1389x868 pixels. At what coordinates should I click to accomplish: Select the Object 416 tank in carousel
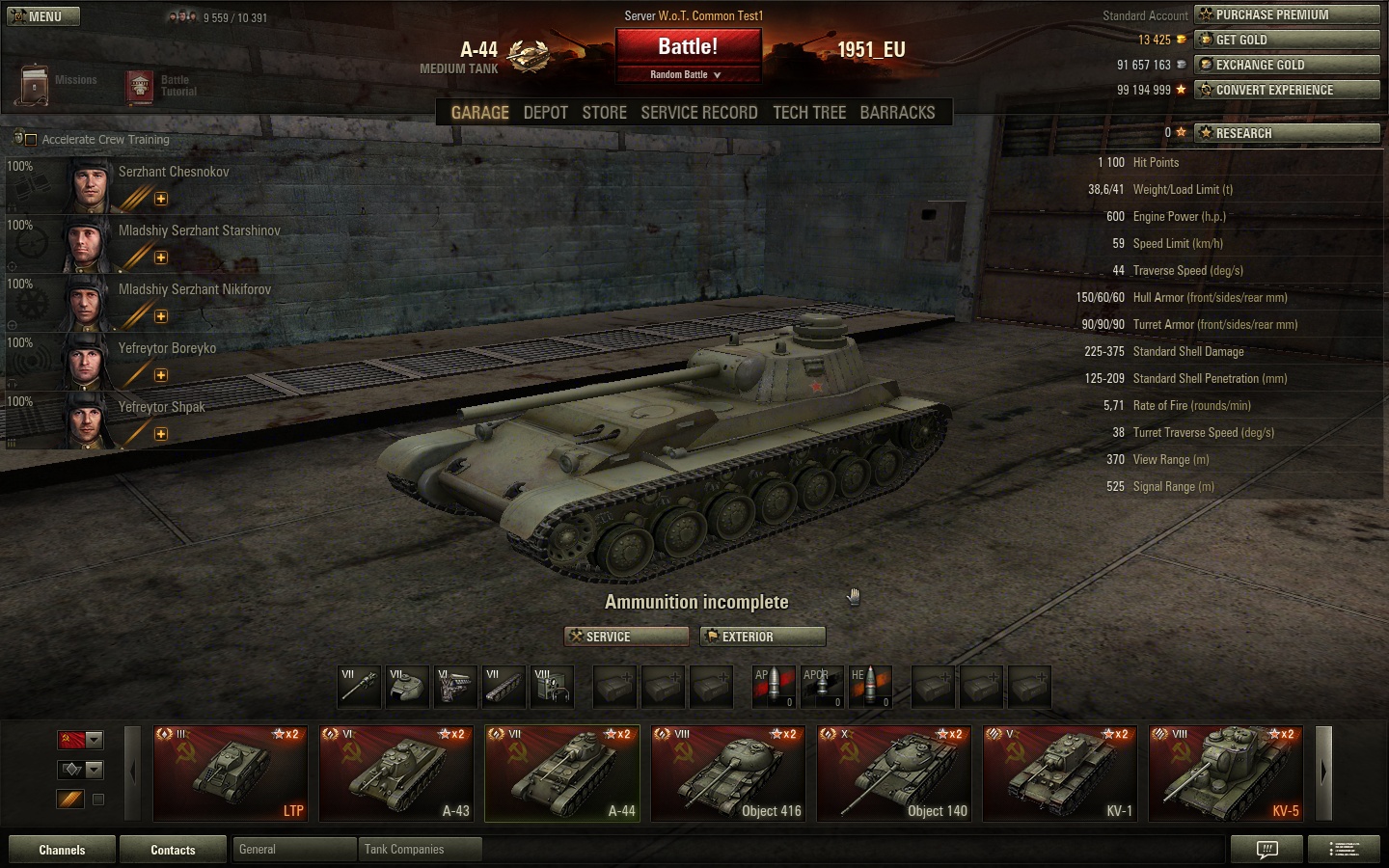pyautogui.click(x=728, y=773)
